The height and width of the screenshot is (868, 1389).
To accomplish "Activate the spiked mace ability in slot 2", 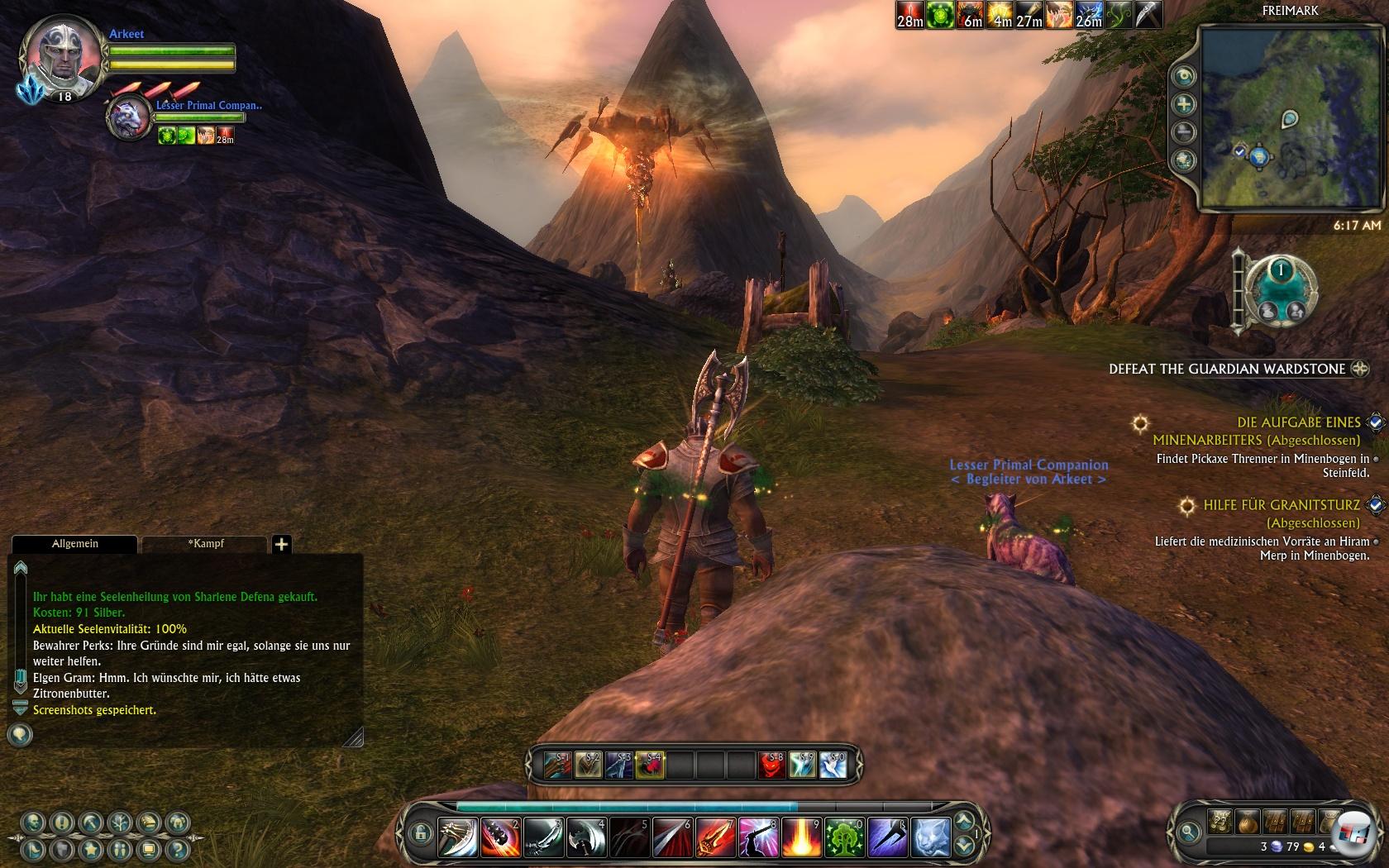I will [x=500, y=837].
